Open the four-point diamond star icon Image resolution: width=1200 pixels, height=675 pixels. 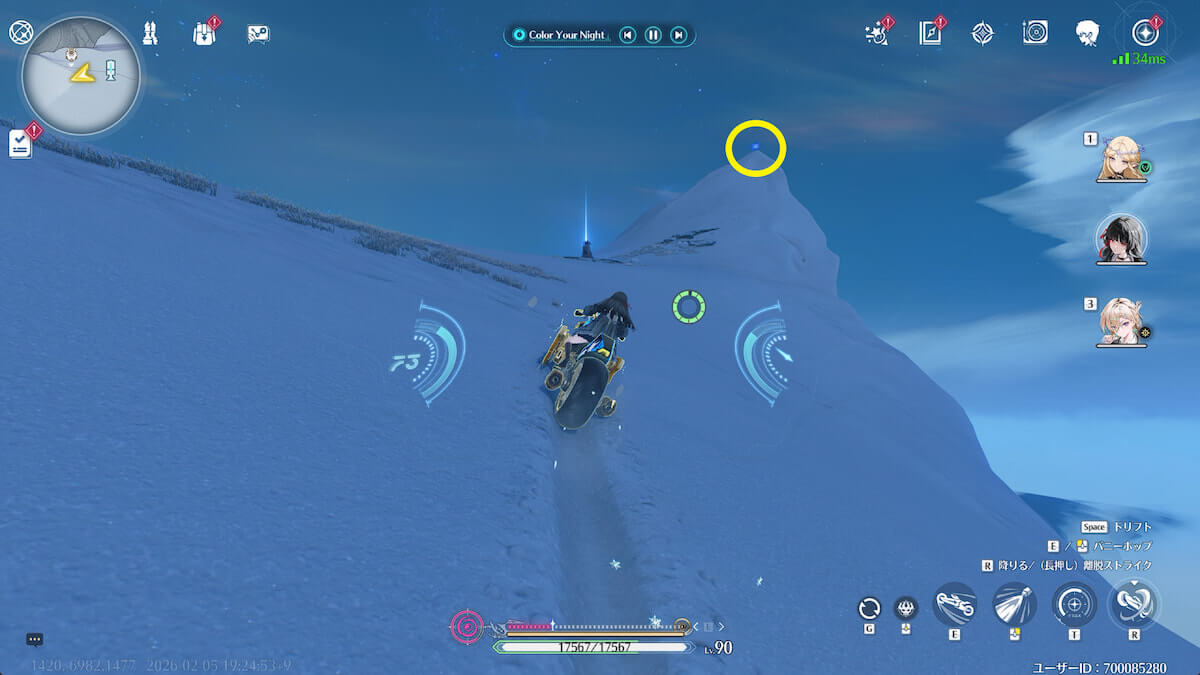pyautogui.click(x=983, y=33)
